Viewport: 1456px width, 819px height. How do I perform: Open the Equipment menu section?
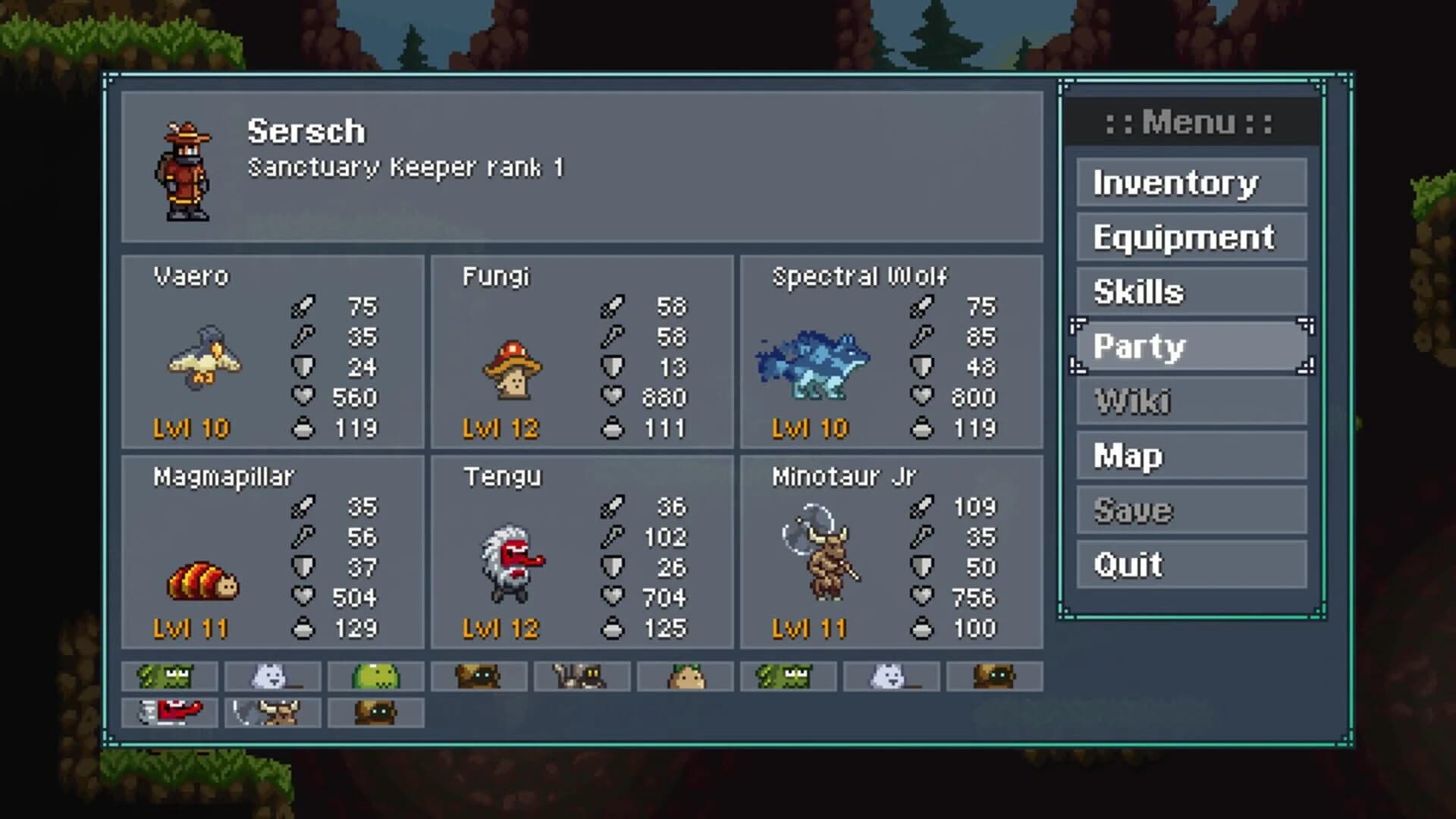pos(1190,237)
